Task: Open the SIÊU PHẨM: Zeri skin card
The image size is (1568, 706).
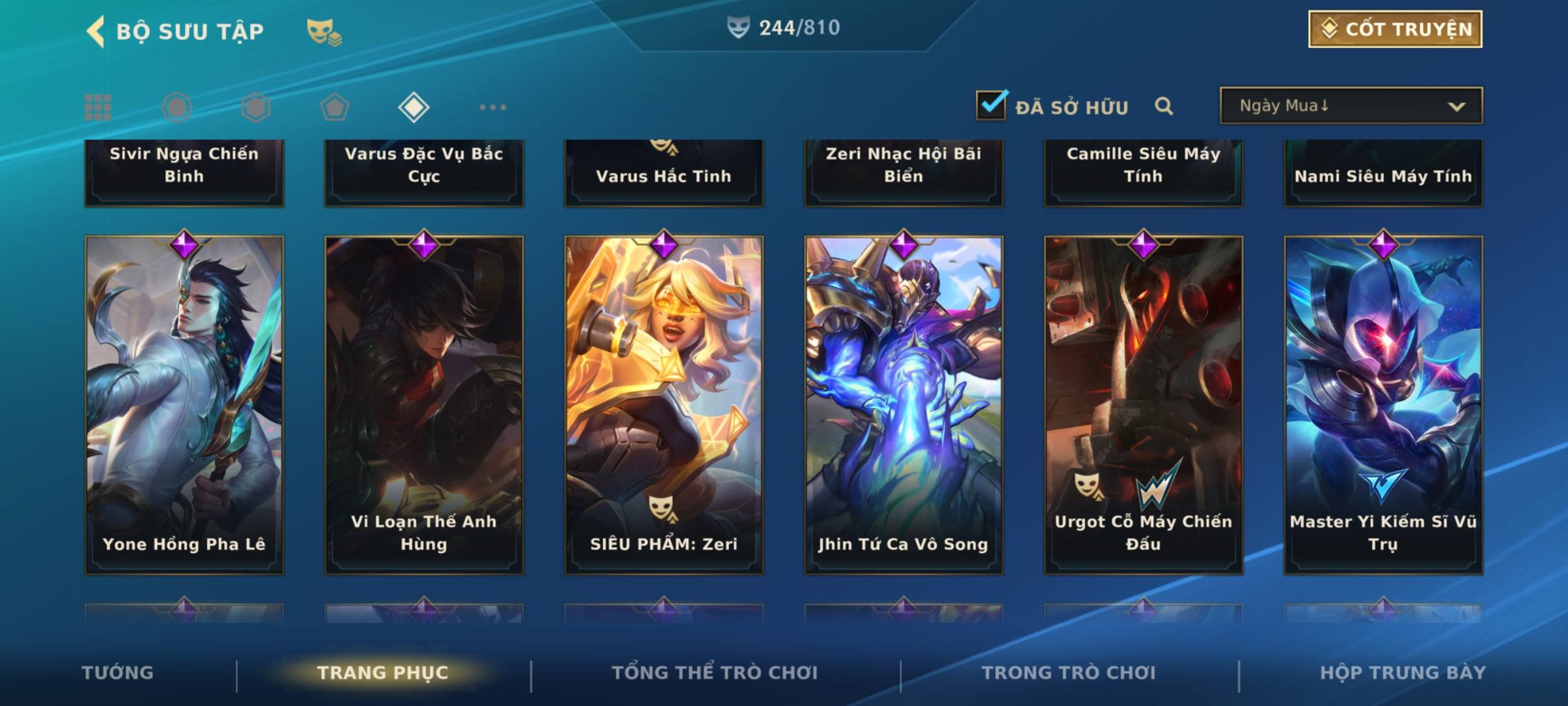Action: coord(664,405)
